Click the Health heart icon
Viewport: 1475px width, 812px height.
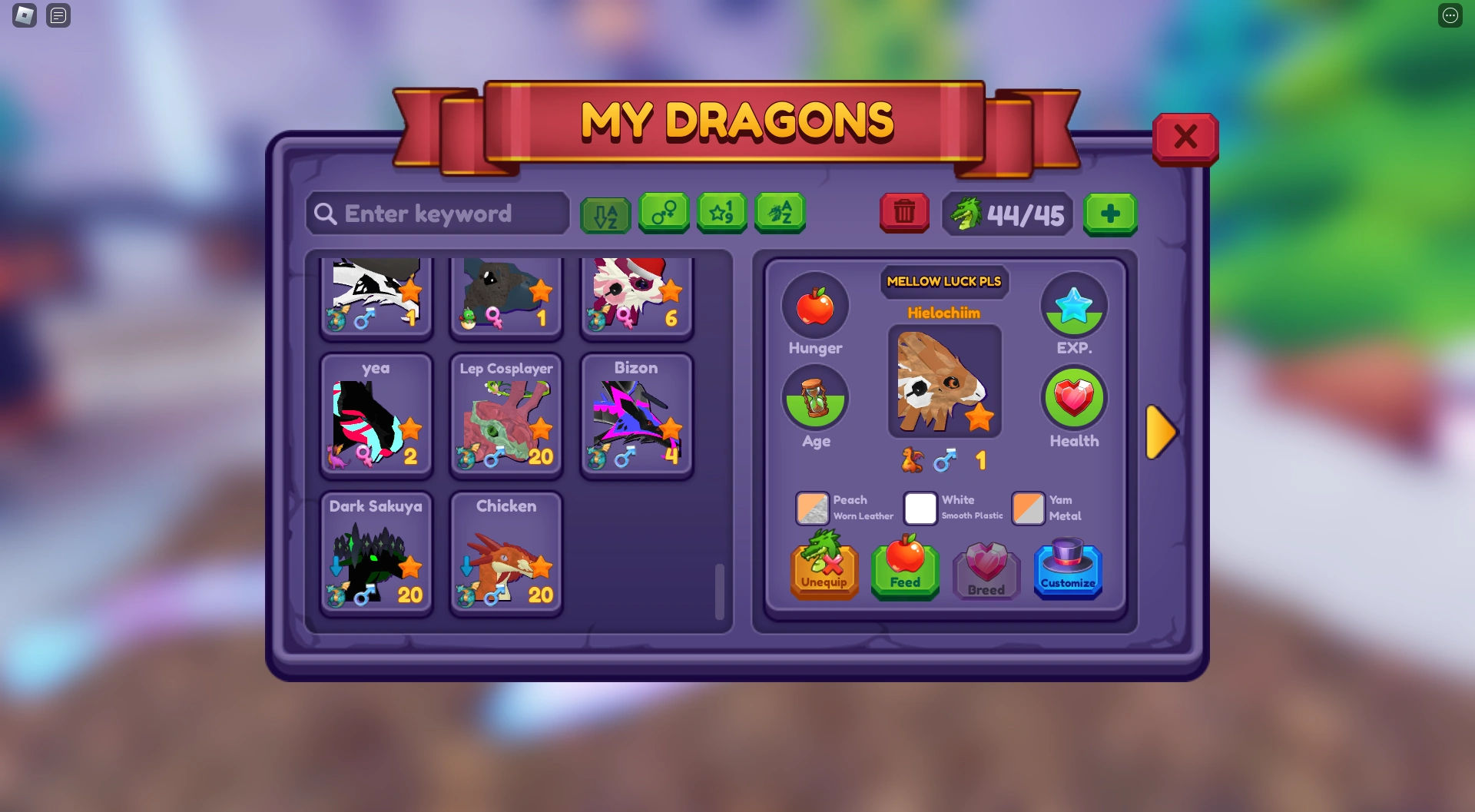coord(1074,398)
